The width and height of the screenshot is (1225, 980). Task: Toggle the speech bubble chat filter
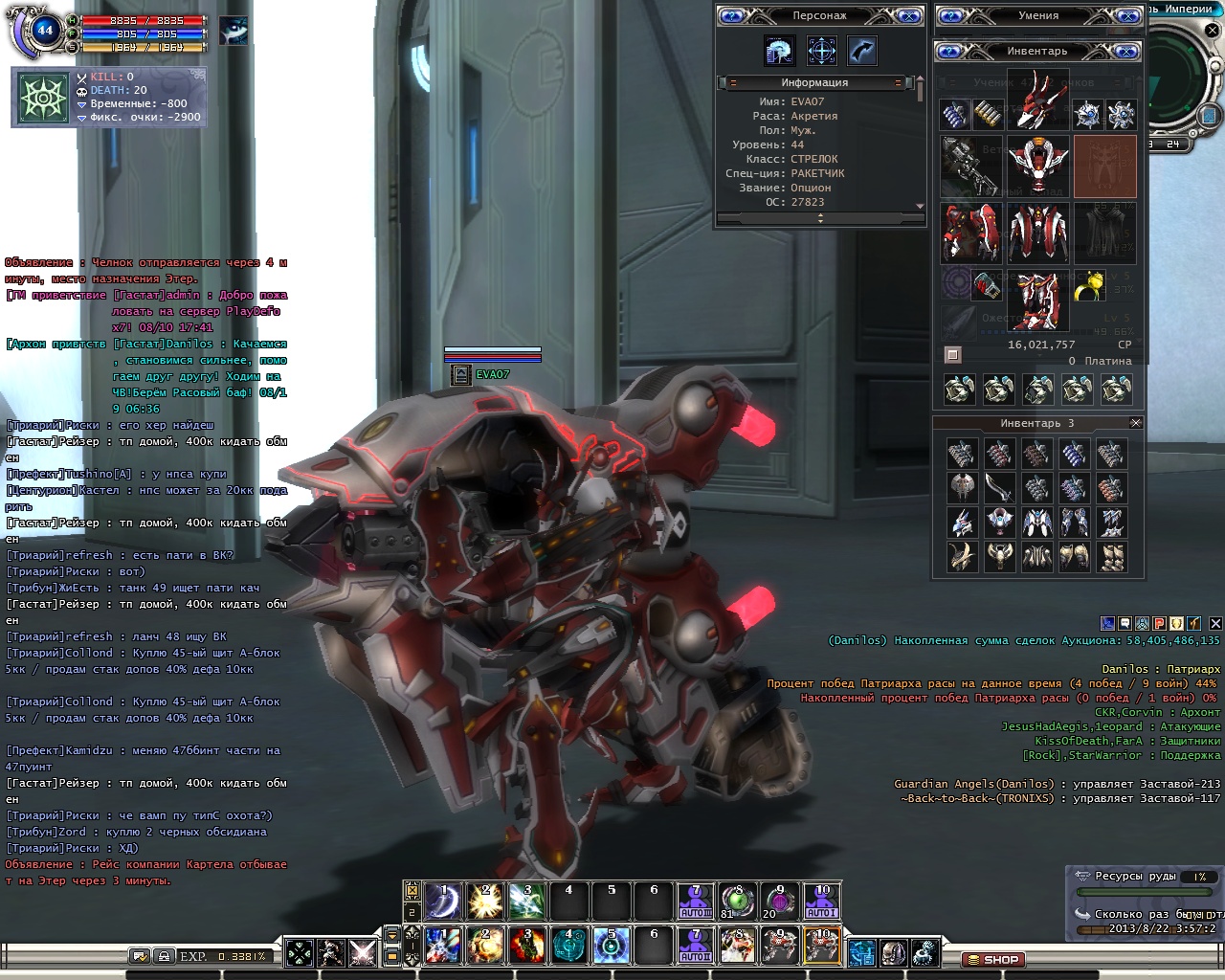1125,623
